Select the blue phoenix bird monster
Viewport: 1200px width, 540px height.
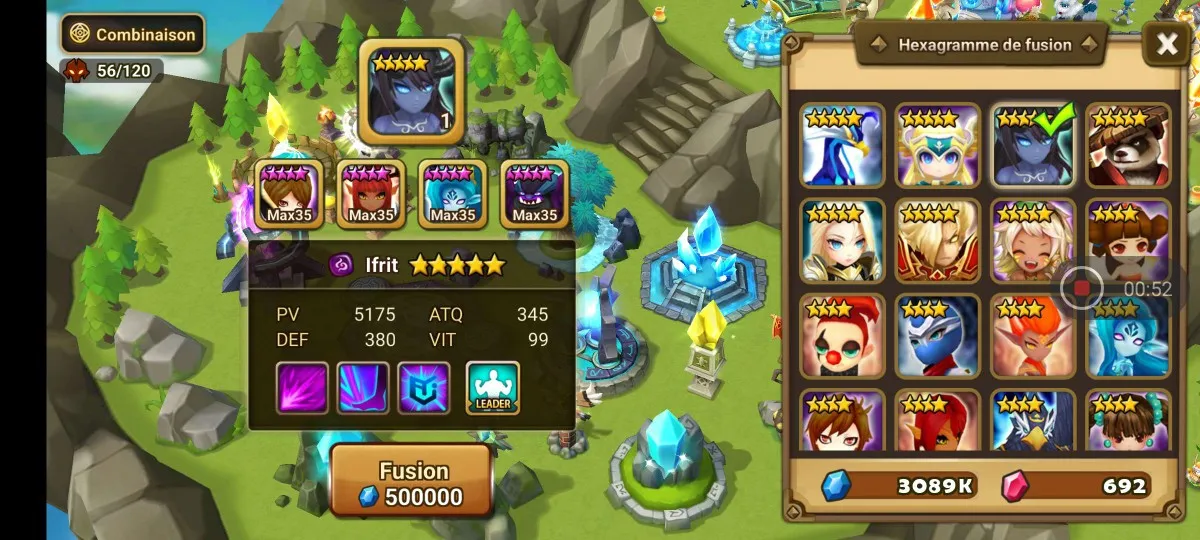click(842, 146)
